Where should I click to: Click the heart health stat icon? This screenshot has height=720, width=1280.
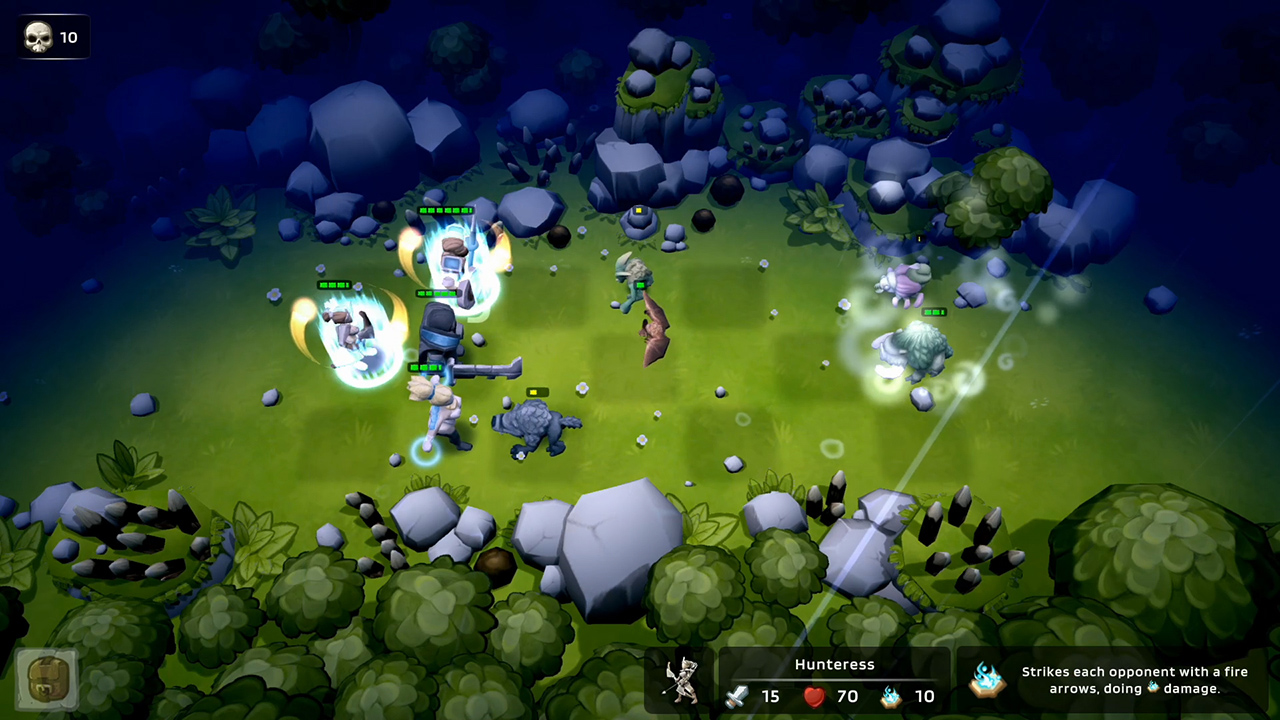click(815, 697)
